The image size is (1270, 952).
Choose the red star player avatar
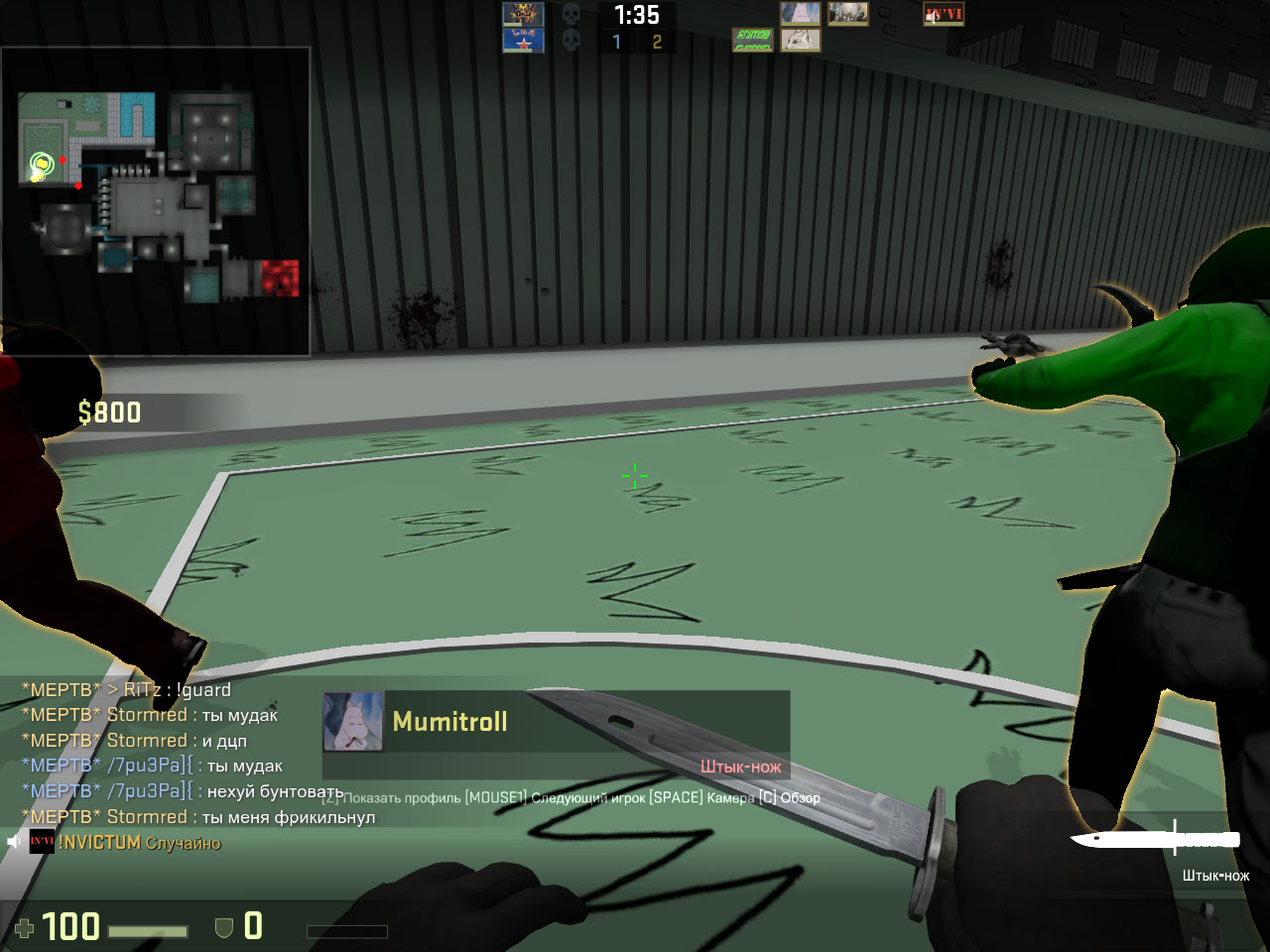[523, 41]
